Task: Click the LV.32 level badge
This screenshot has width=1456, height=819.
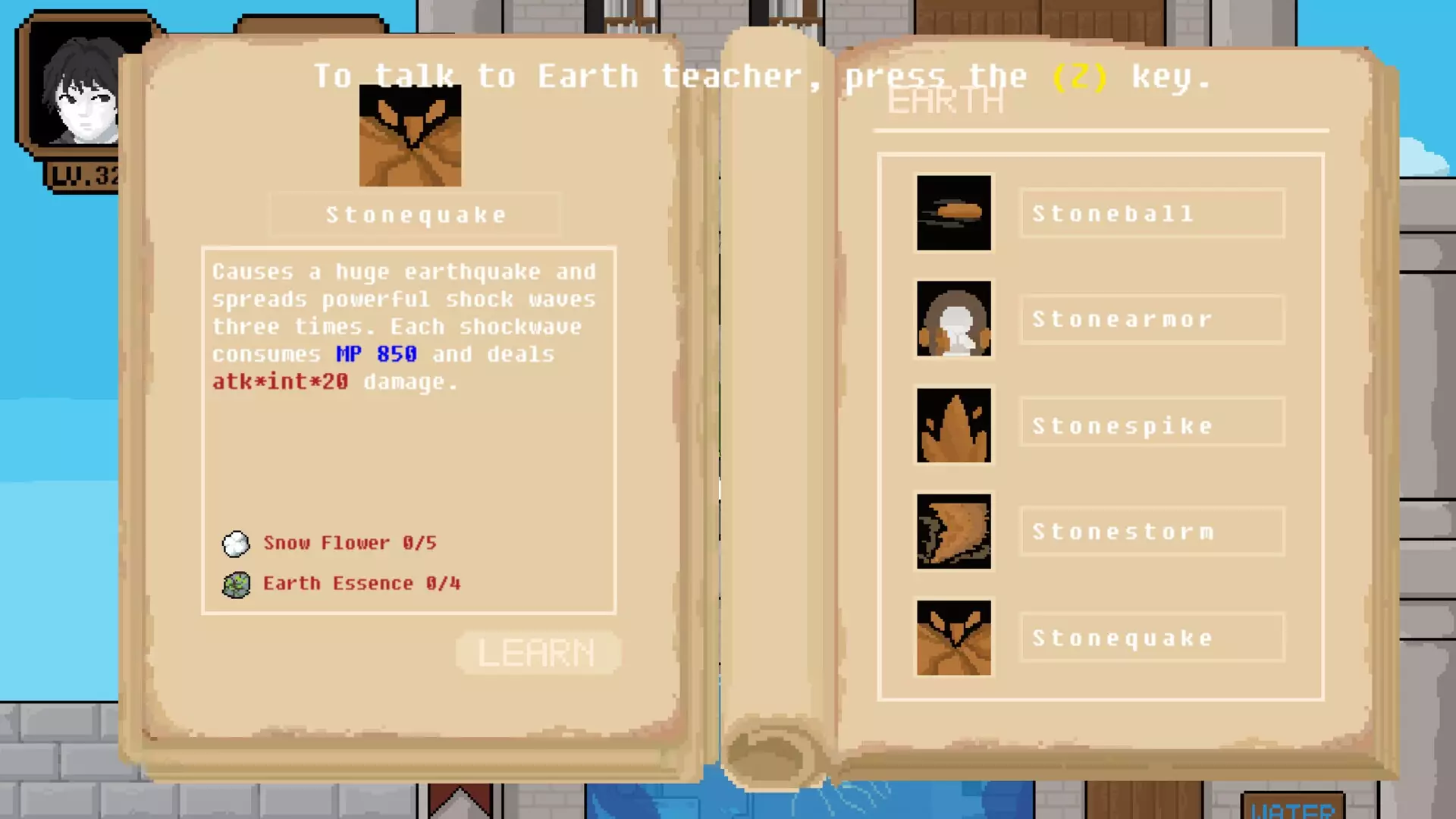Action: [83, 173]
